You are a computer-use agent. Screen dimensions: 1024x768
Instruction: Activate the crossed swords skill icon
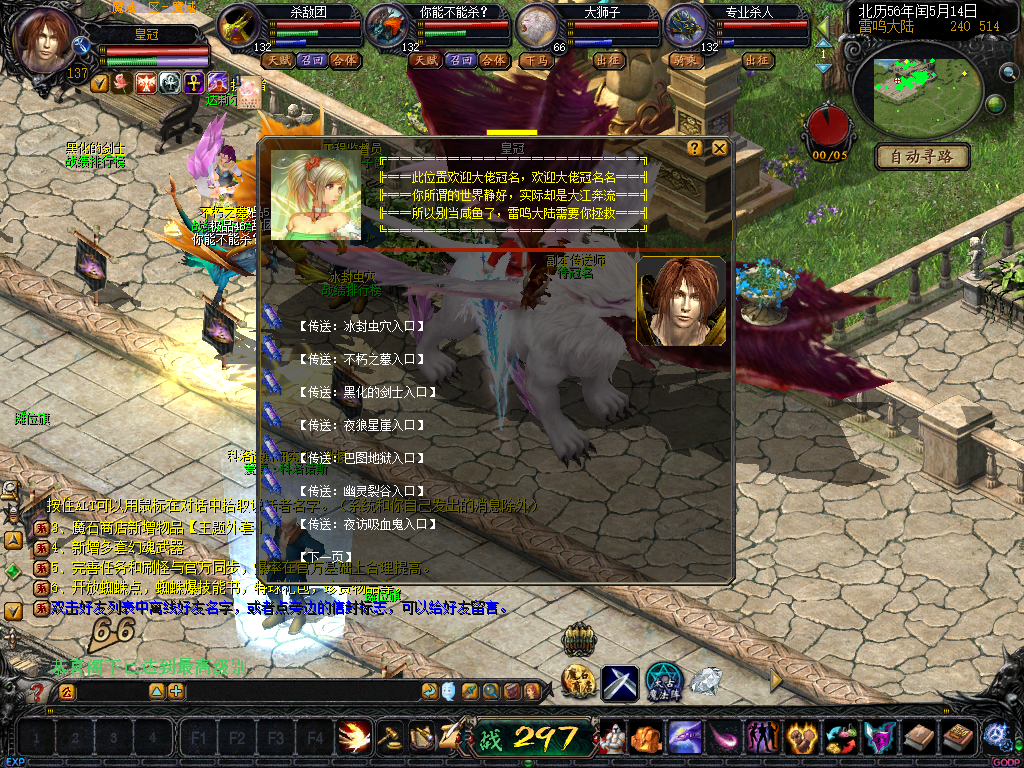(620, 683)
